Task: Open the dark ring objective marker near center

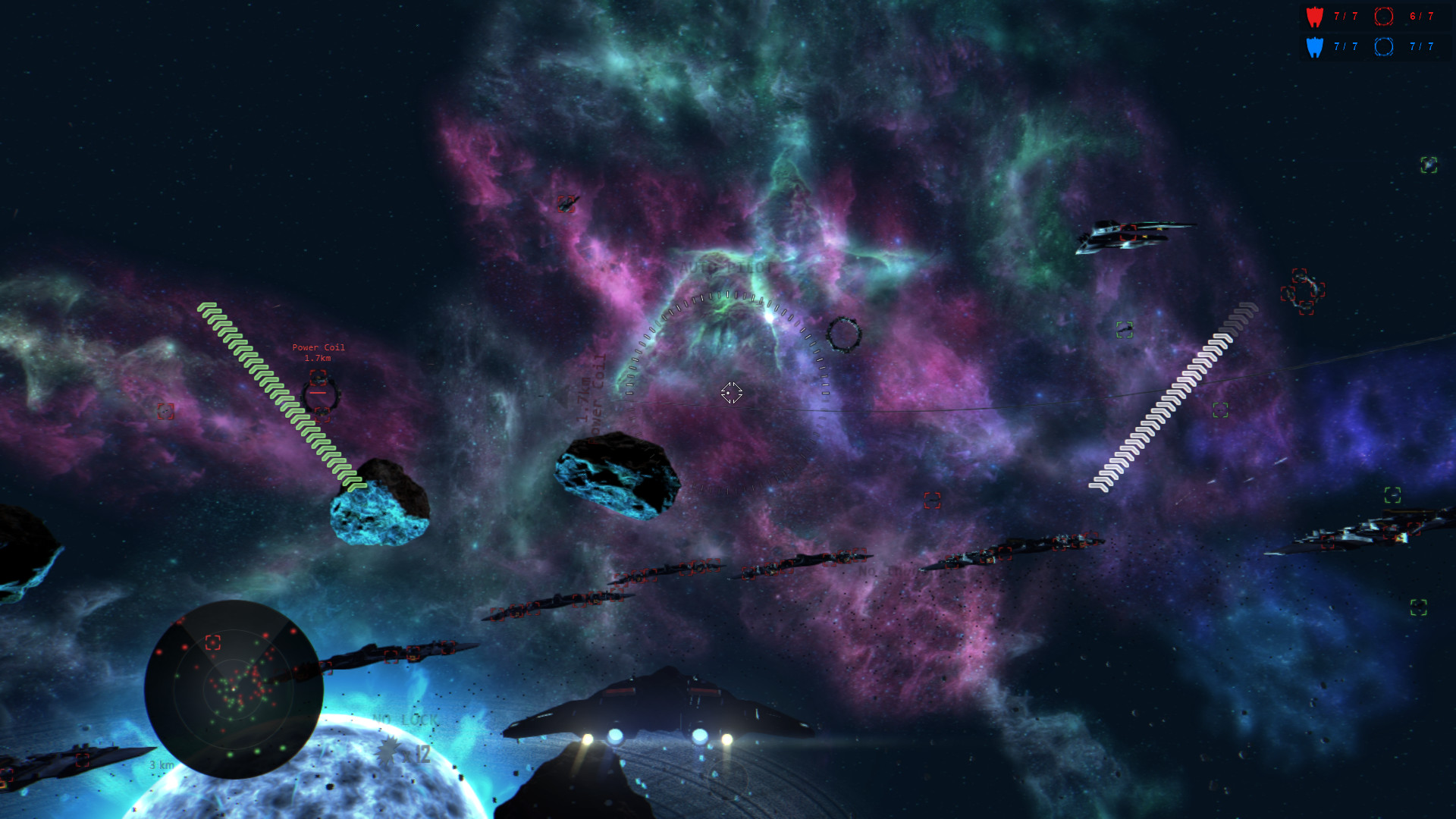Action: coord(844,334)
